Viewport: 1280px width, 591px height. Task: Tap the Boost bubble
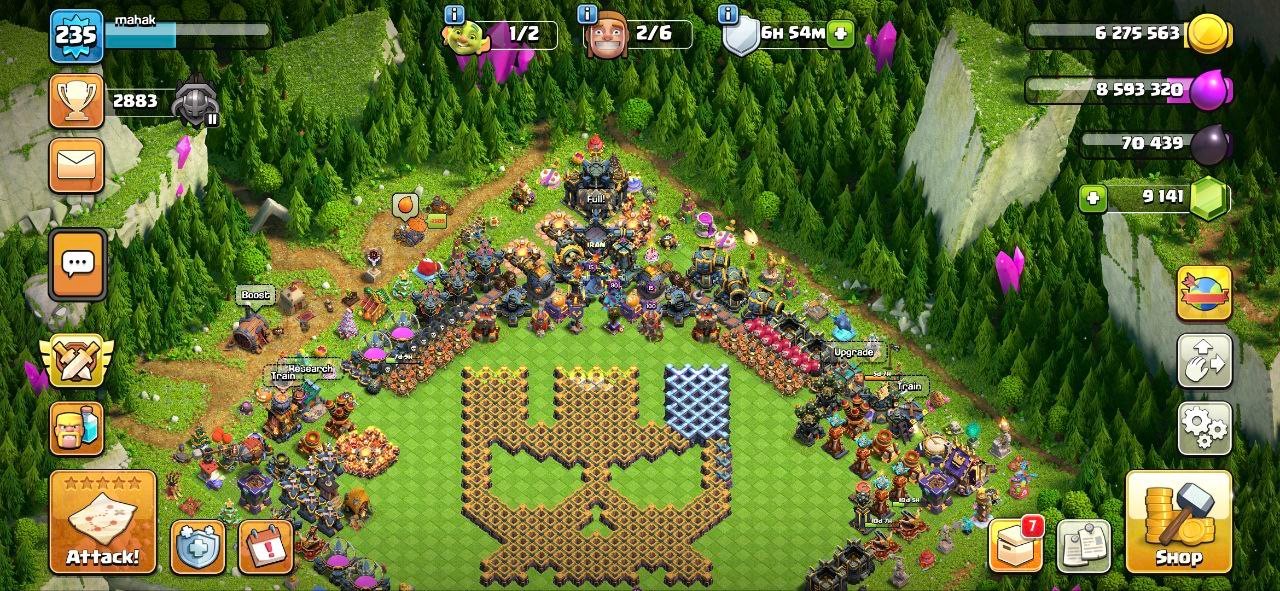[256, 295]
